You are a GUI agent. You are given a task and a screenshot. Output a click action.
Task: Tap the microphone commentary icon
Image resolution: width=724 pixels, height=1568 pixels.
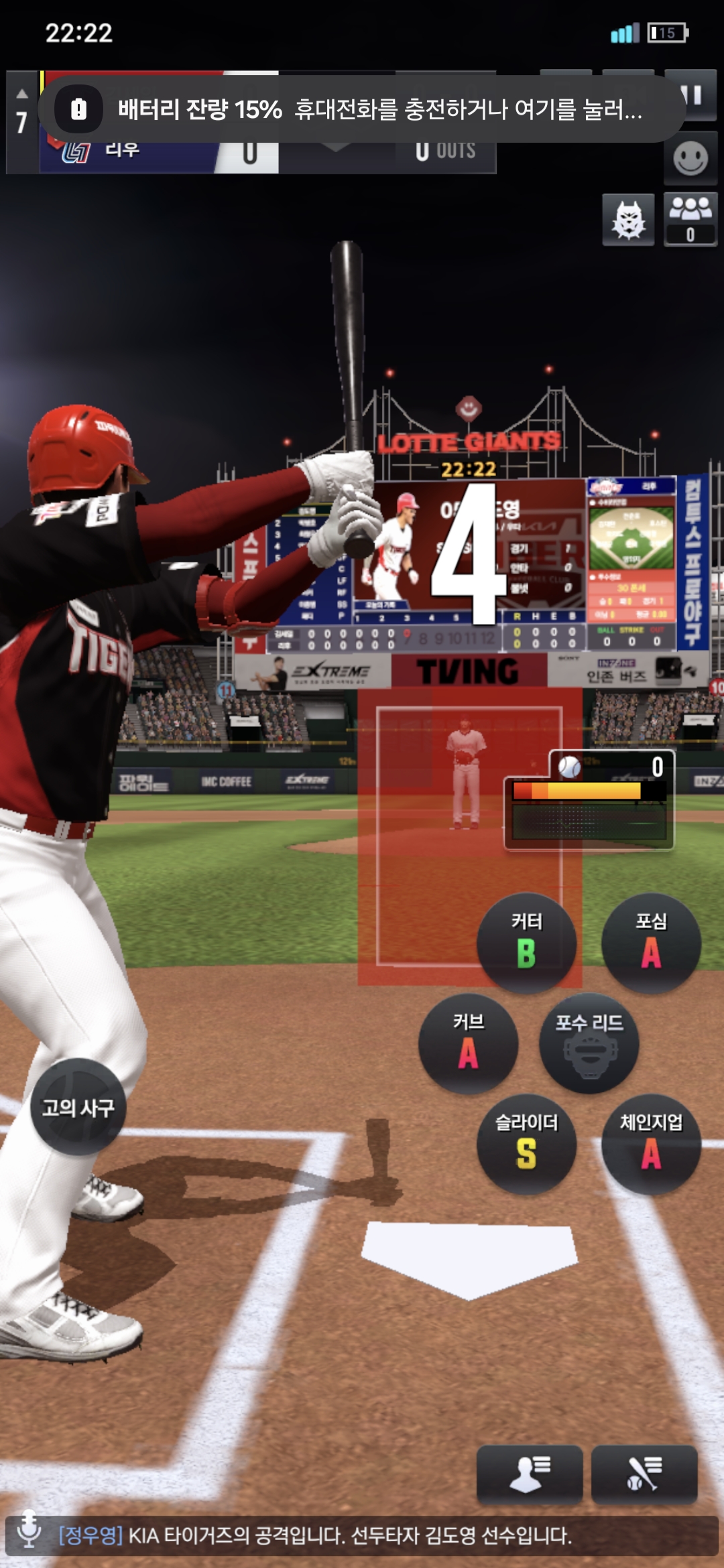[x=29, y=1534]
